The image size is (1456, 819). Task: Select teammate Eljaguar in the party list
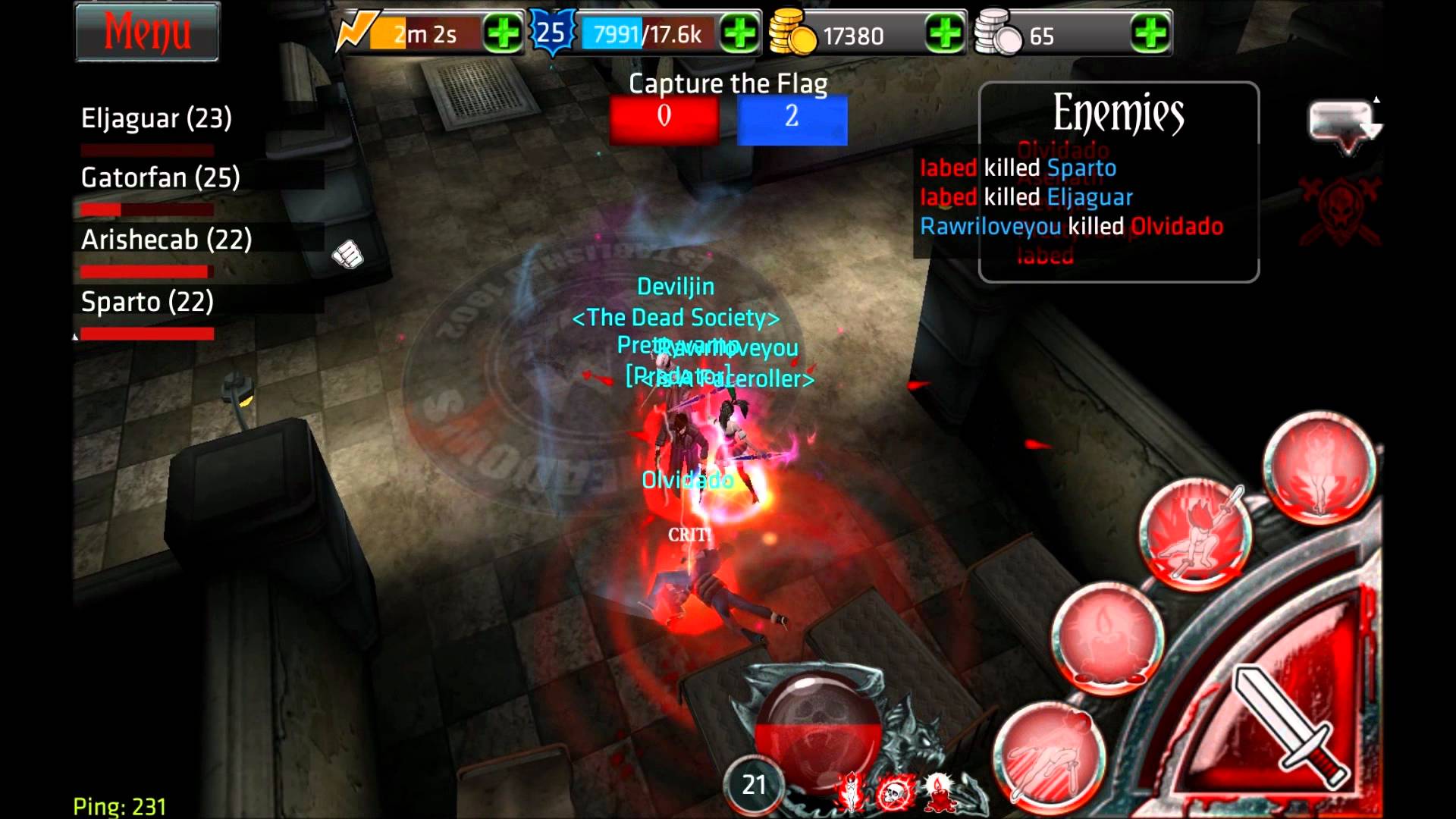(x=156, y=119)
